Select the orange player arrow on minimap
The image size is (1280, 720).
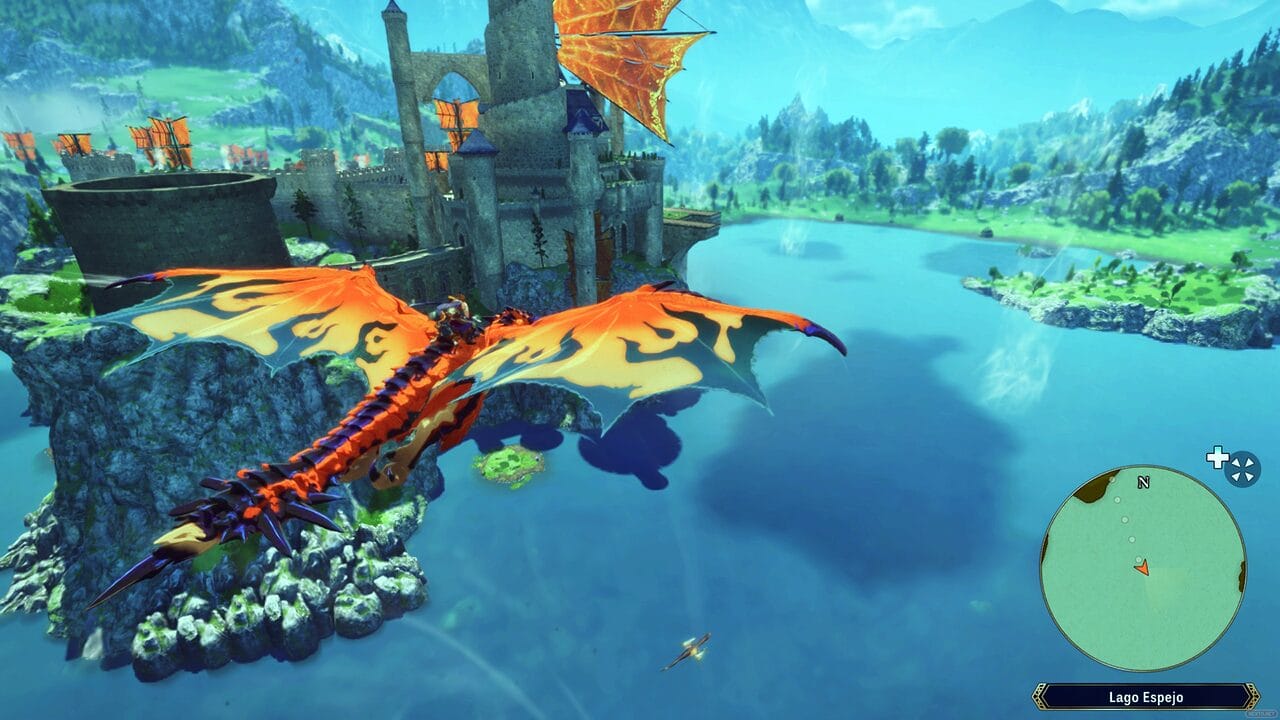pyautogui.click(x=1142, y=567)
